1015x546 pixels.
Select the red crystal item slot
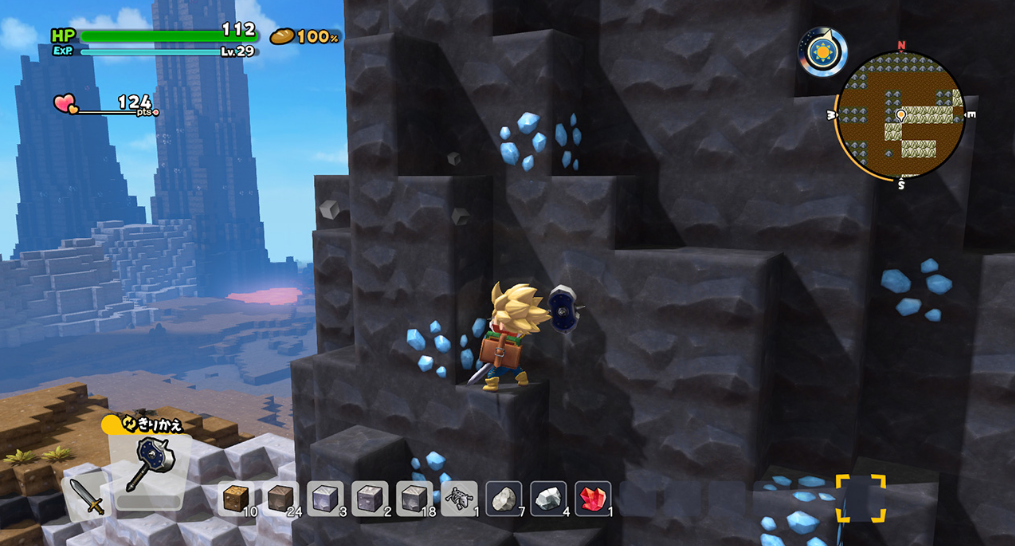click(593, 498)
